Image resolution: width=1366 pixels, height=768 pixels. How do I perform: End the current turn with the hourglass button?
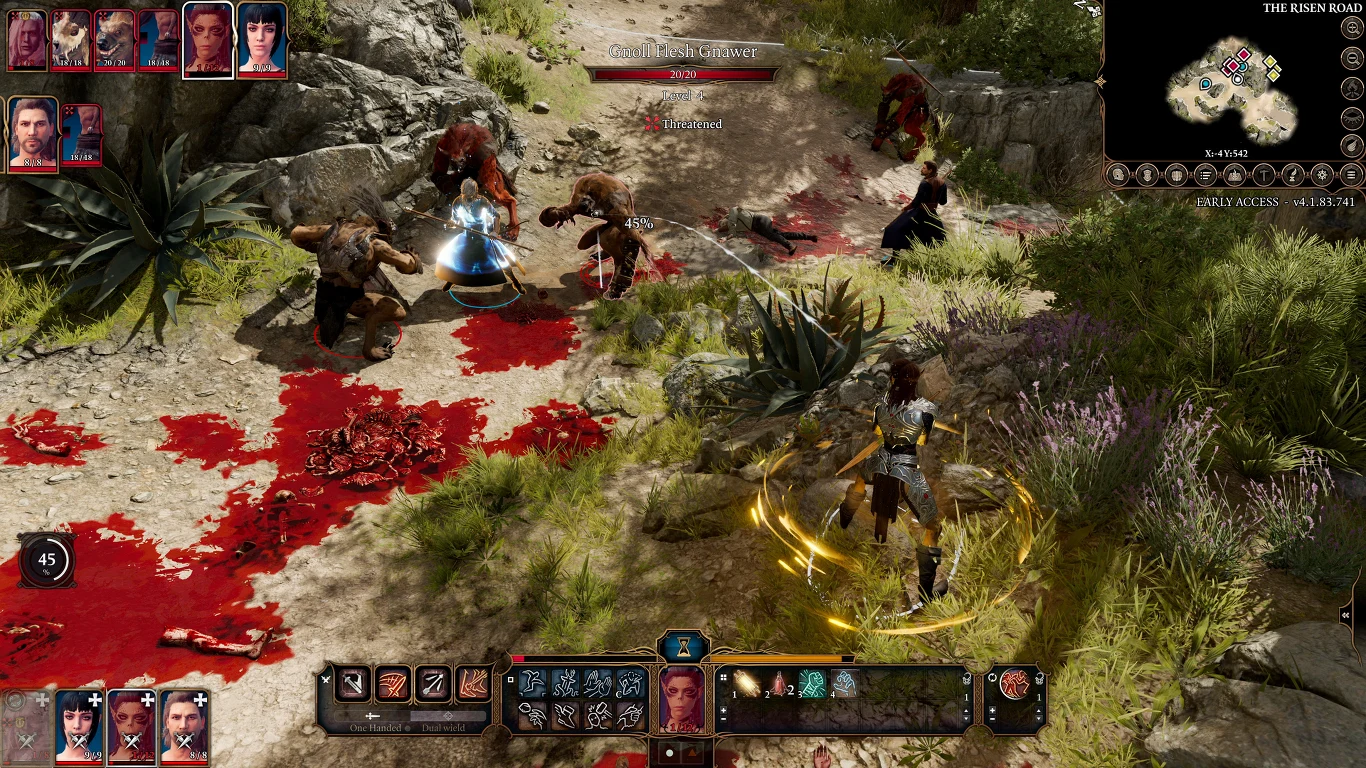point(683,647)
